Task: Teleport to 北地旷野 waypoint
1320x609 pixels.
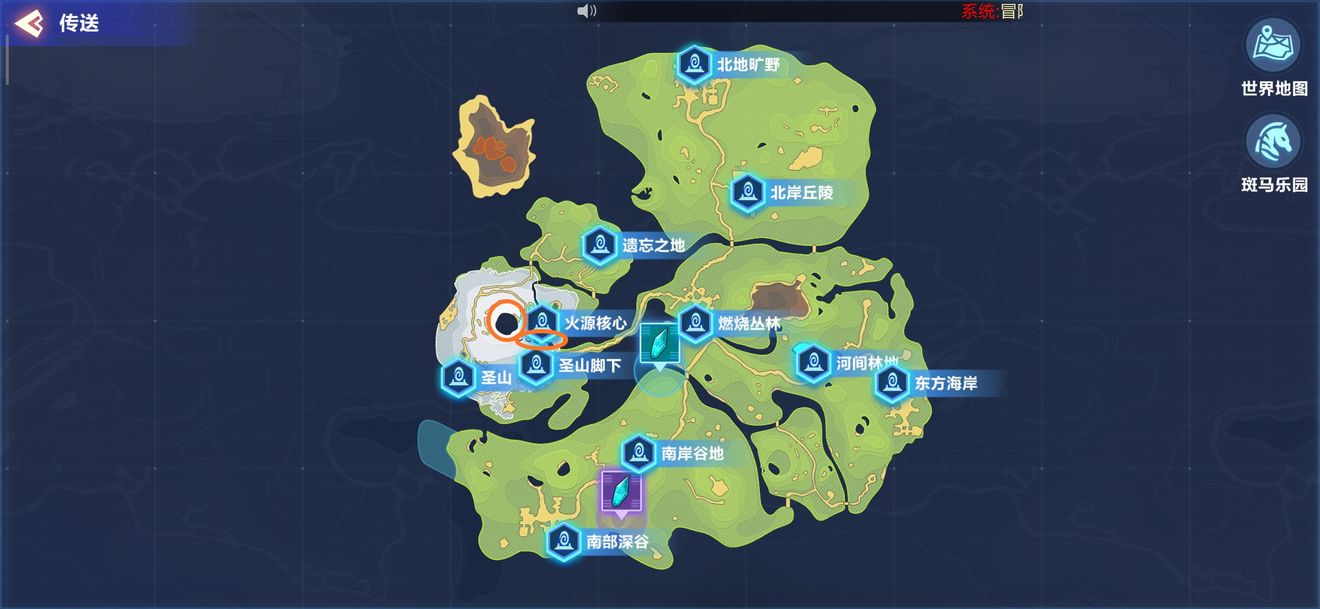Action: click(694, 65)
